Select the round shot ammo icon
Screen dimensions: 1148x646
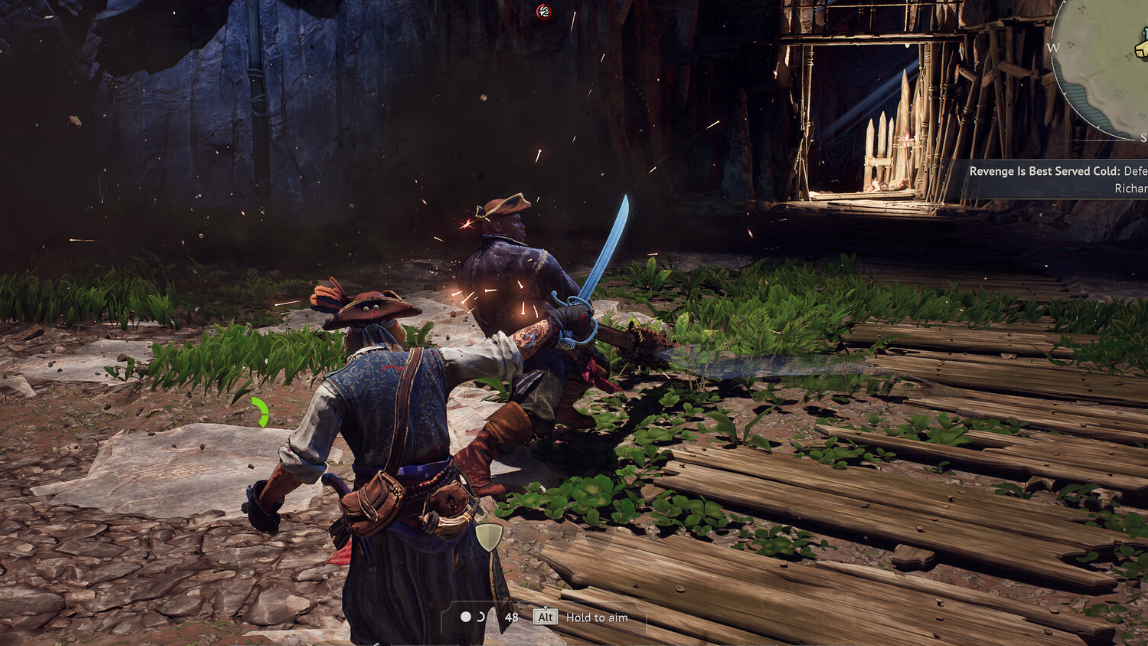[x=465, y=617]
